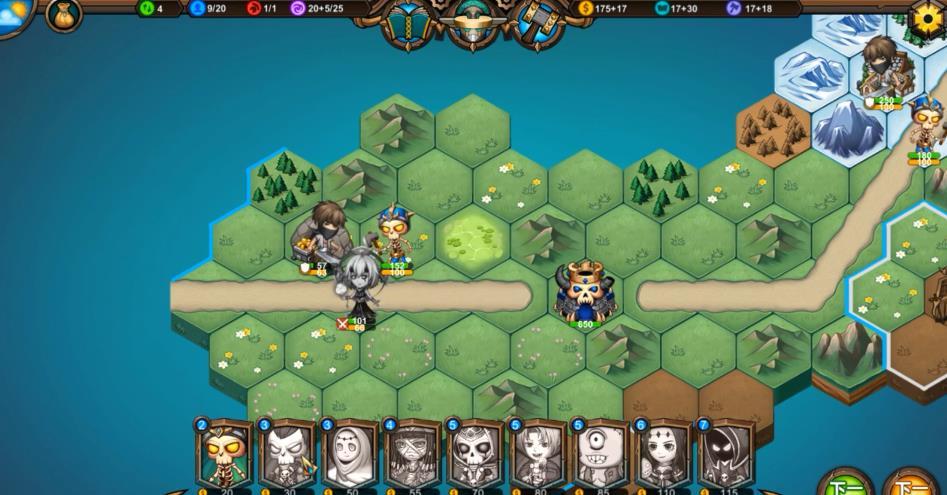
Task: Click the green round button
Action: [845, 485]
